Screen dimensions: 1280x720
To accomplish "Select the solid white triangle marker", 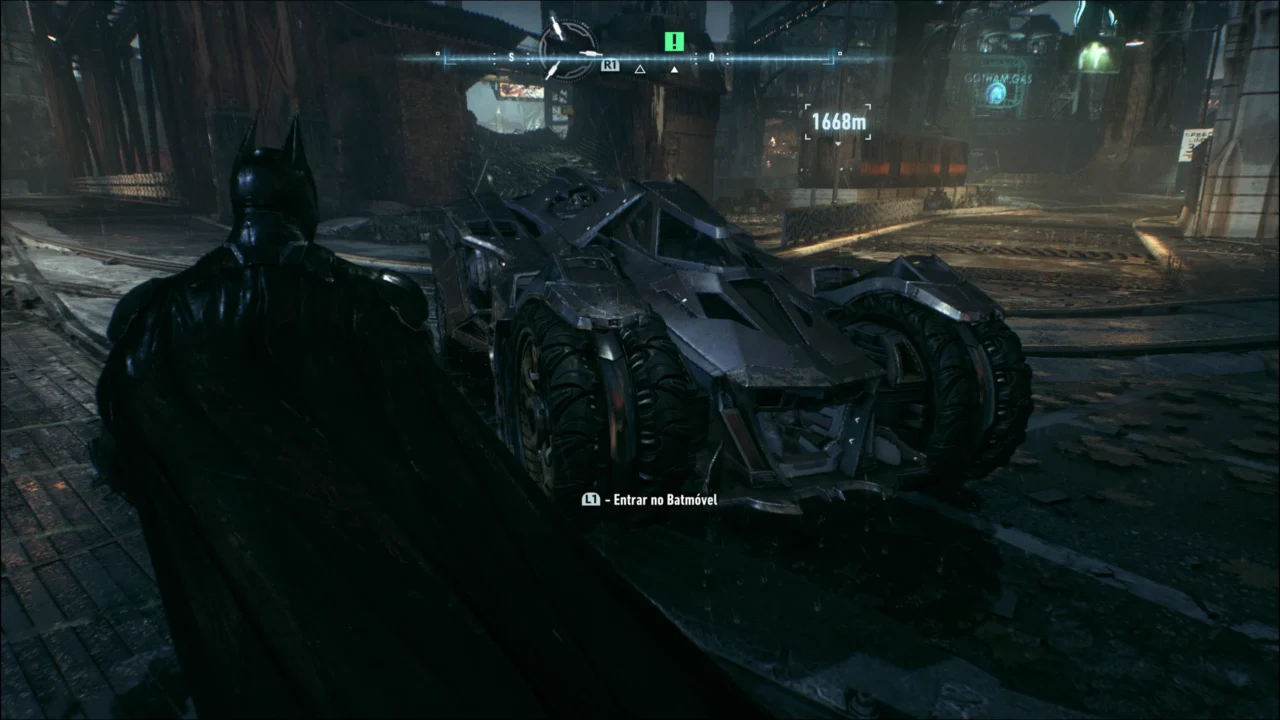I will coord(675,70).
